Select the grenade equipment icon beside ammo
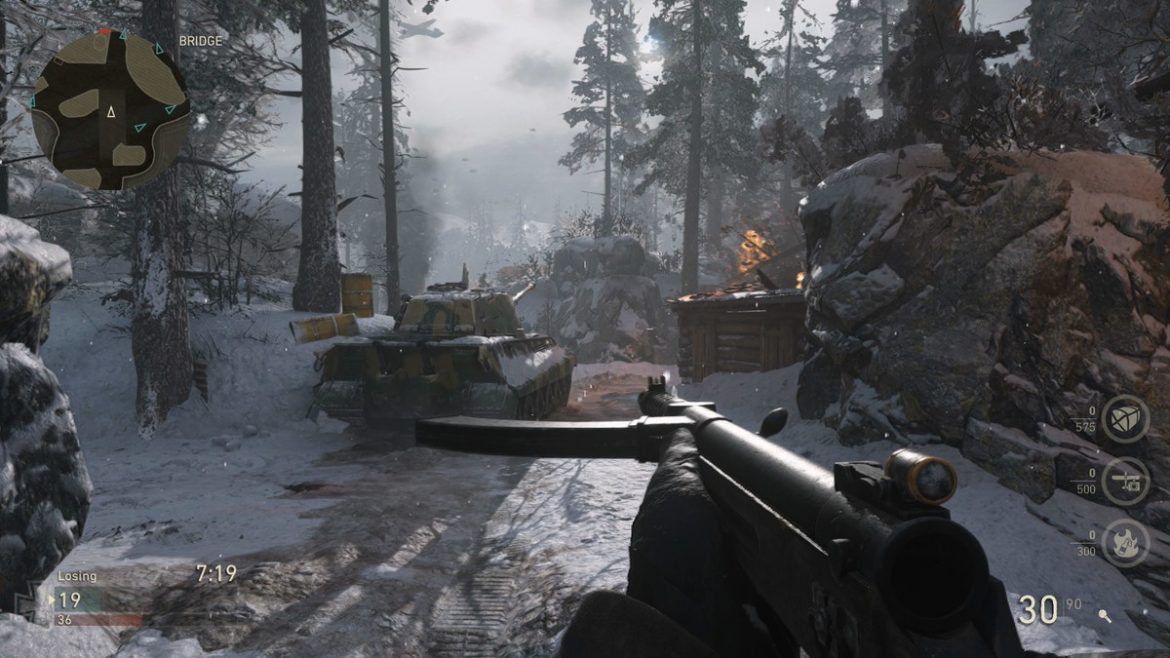Viewport: 1170px width, 658px height. pos(1103,616)
